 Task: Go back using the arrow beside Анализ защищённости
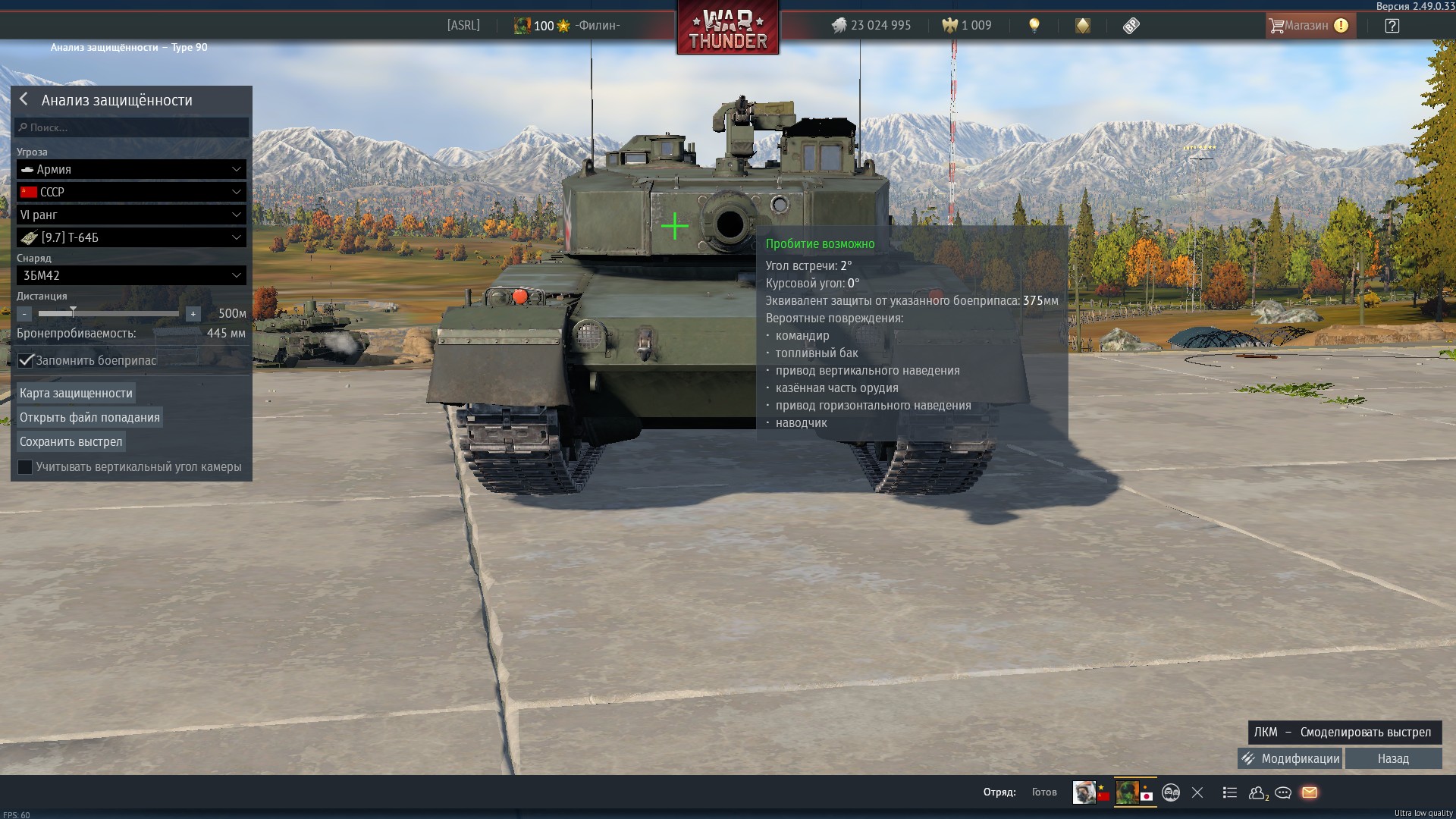(24, 99)
